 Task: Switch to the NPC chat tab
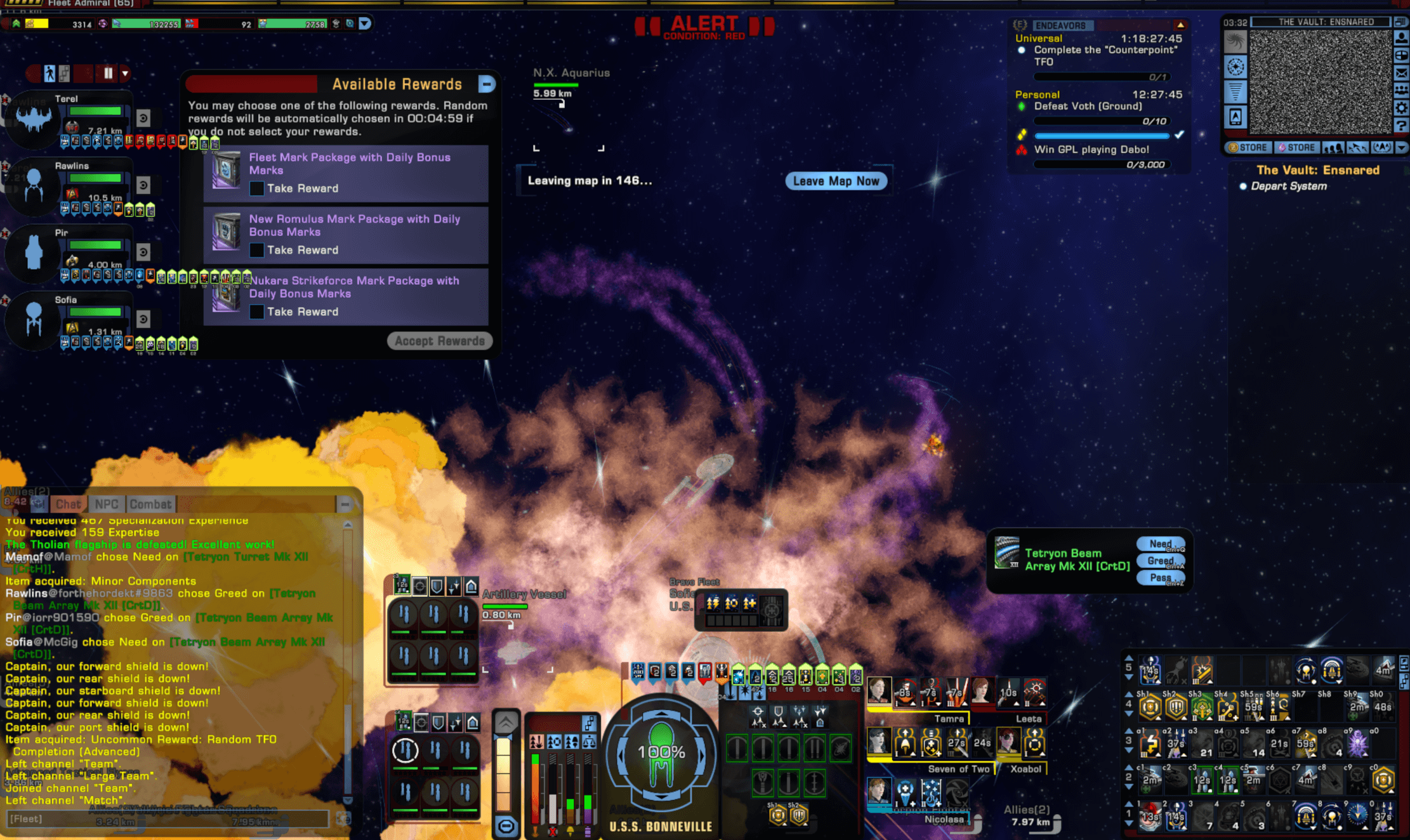[x=107, y=504]
